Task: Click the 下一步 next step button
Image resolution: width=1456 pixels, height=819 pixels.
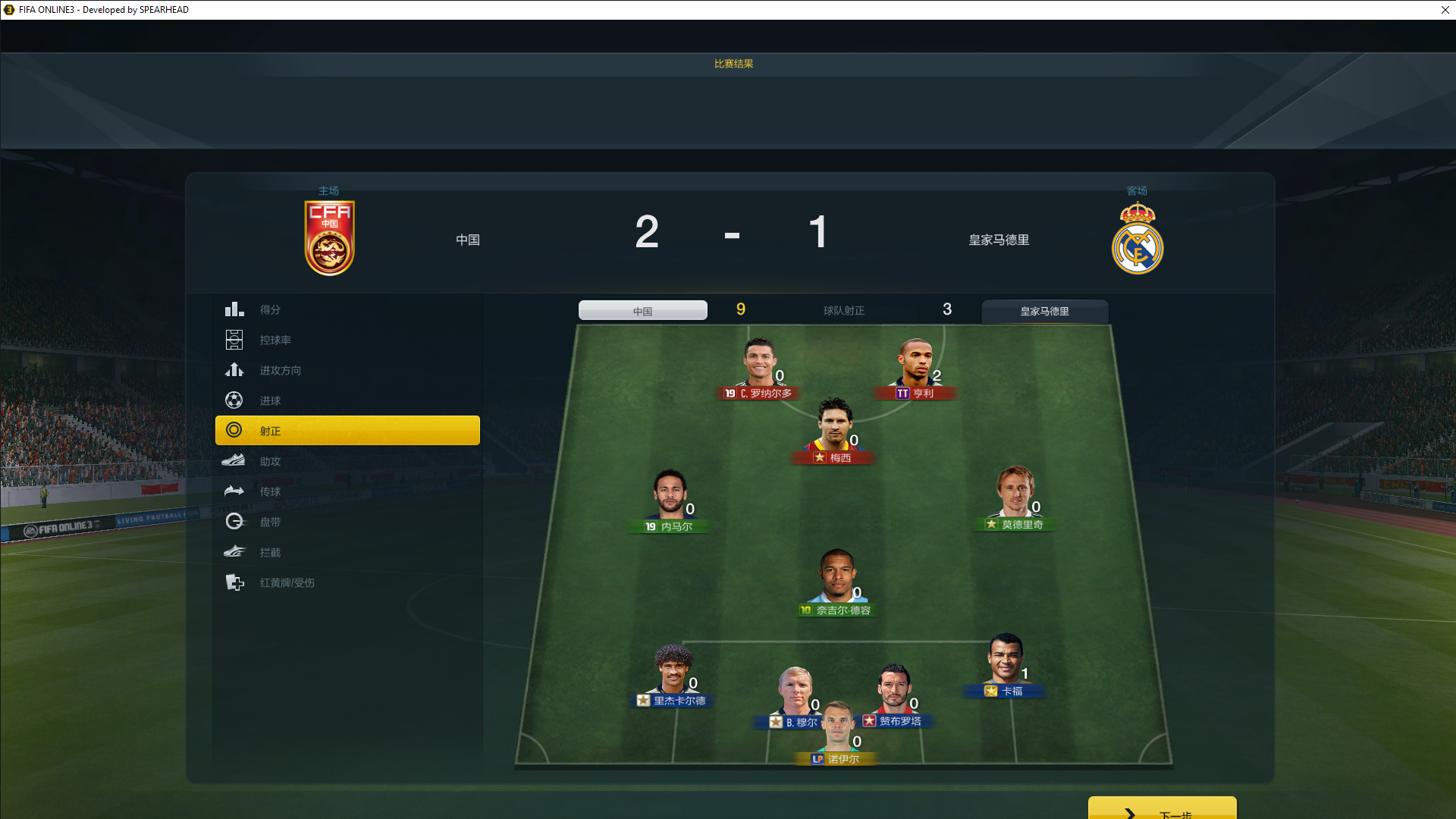Action: pyautogui.click(x=1162, y=810)
